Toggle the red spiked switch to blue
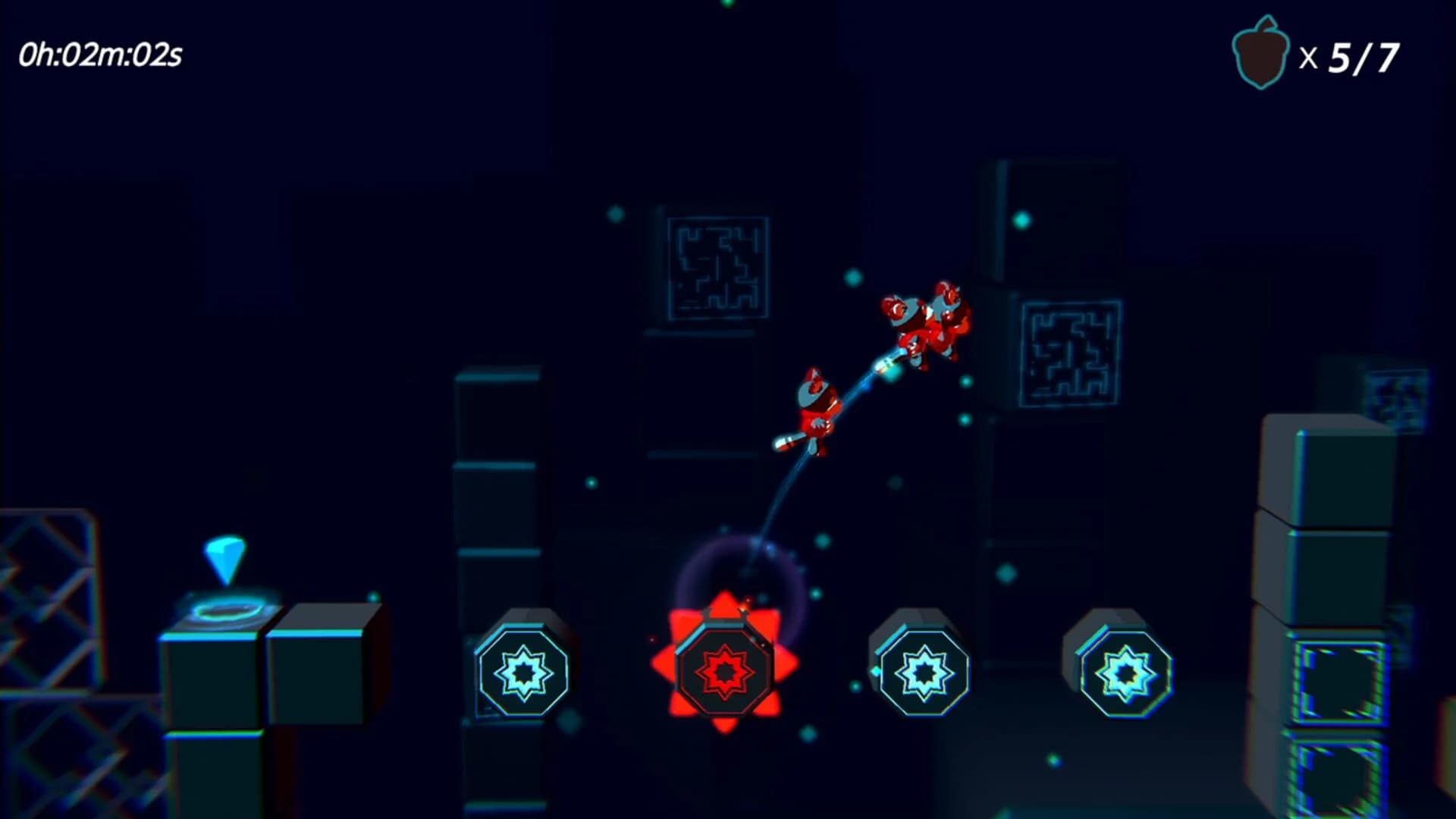1456x819 pixels. click(x=724, y=671)
